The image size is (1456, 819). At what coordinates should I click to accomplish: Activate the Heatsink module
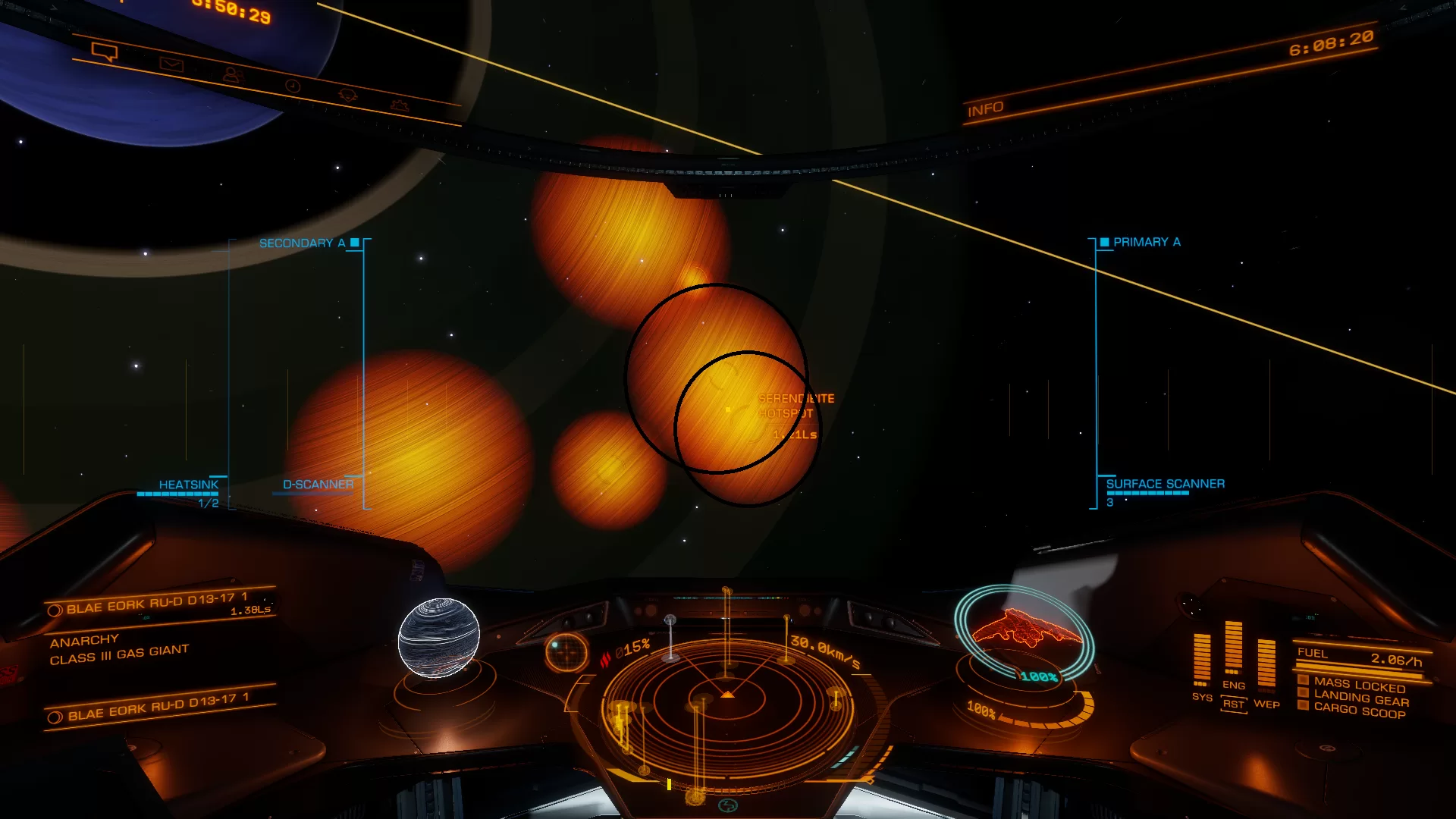pyautogui.click(x=188, y=485)
